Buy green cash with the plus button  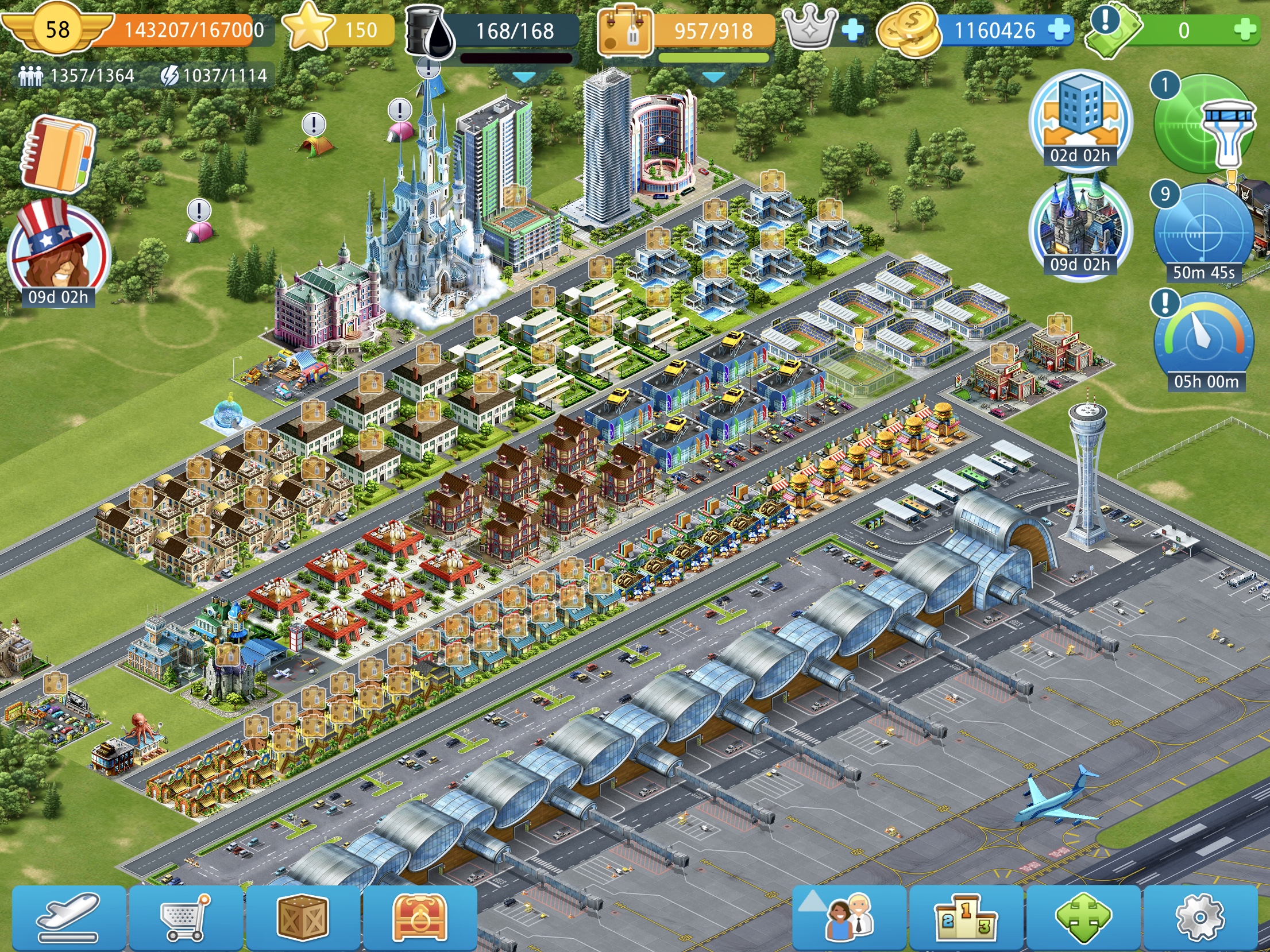tap(1245, 30)
